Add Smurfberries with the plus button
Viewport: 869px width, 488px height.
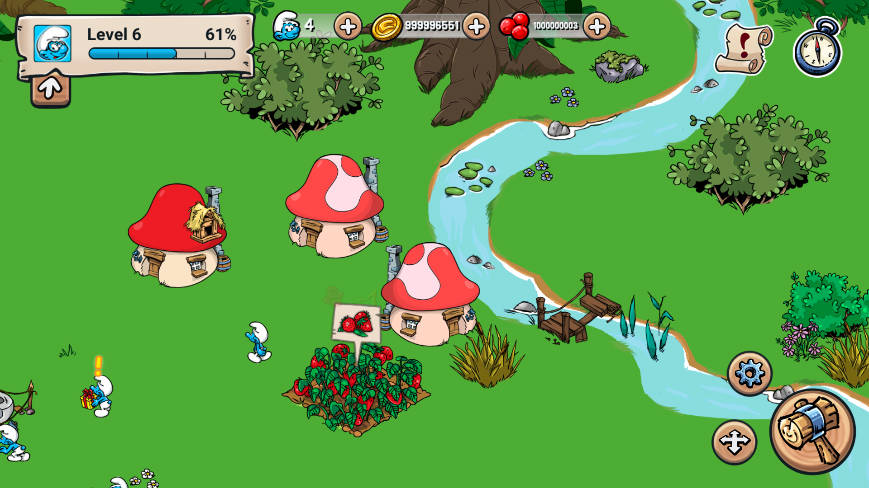tap(597, 26)
